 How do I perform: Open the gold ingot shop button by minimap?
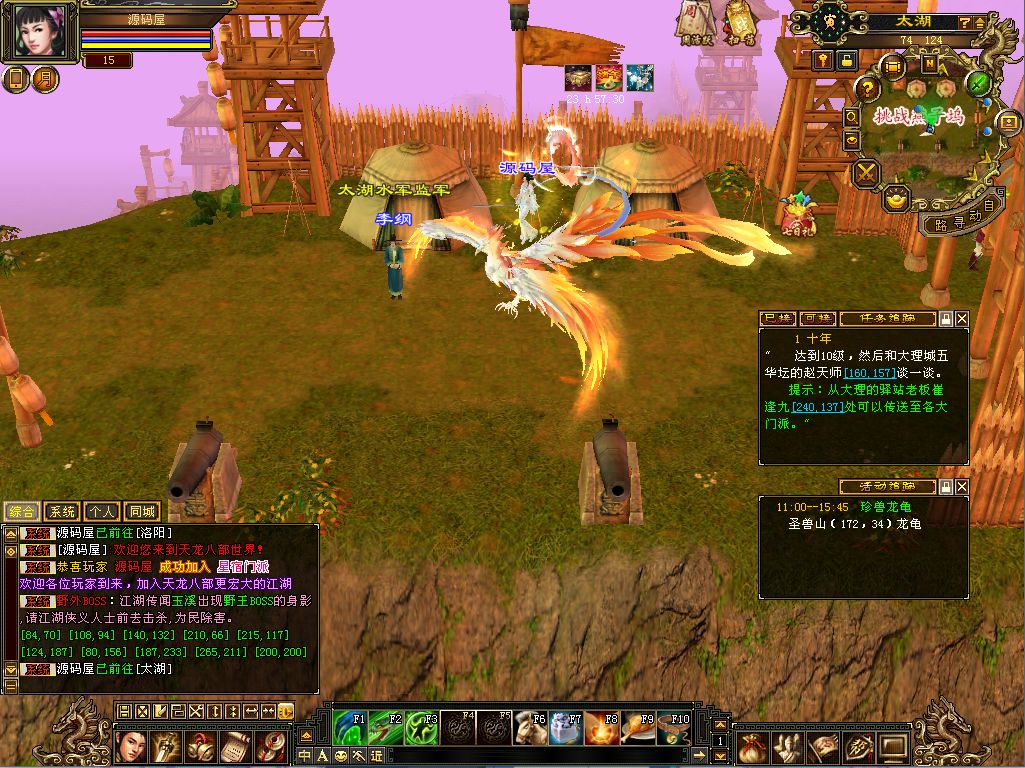[x=895, y=197]
